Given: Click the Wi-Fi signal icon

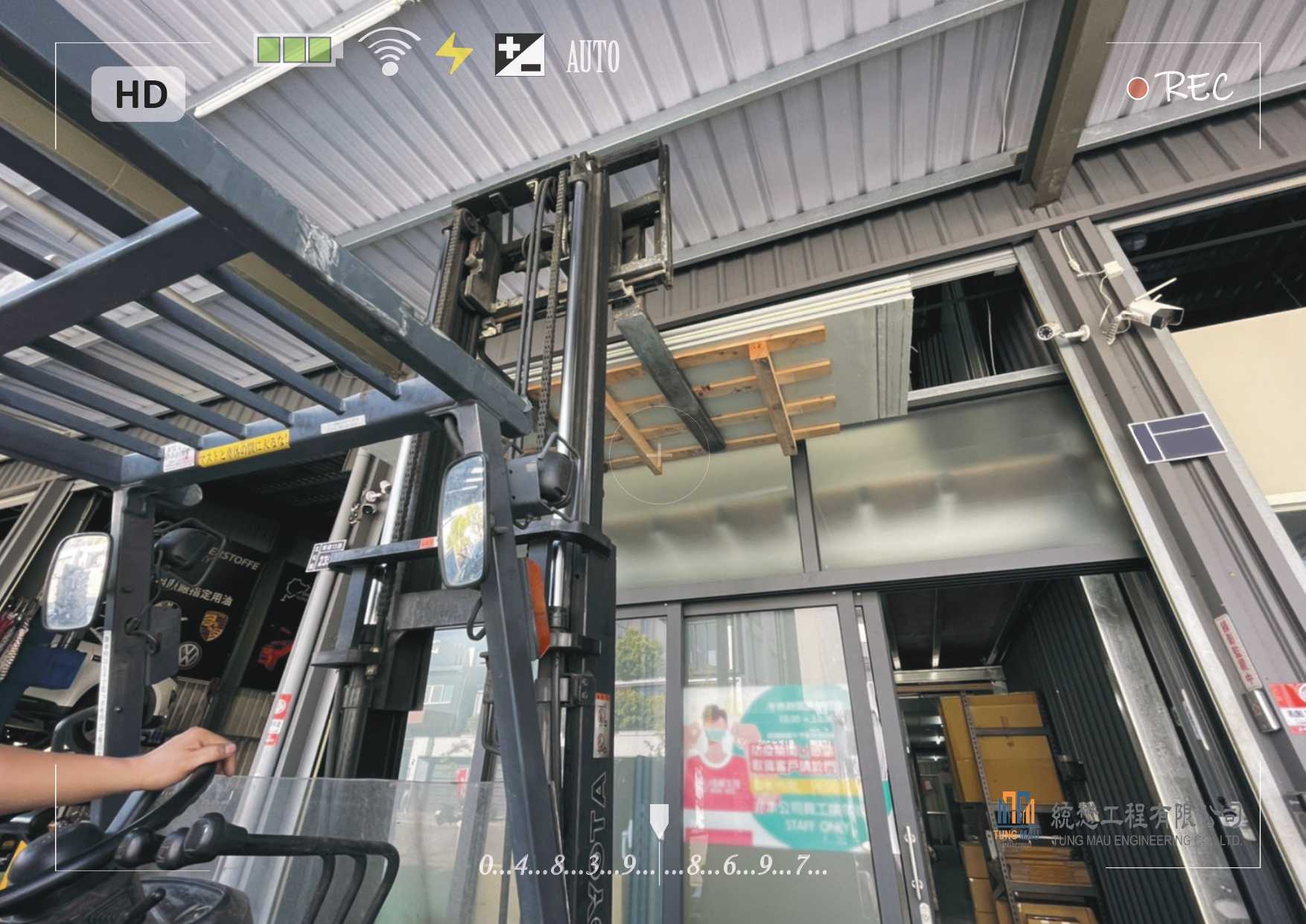Looking at the screenshot, I should click(x=389, y=52).
